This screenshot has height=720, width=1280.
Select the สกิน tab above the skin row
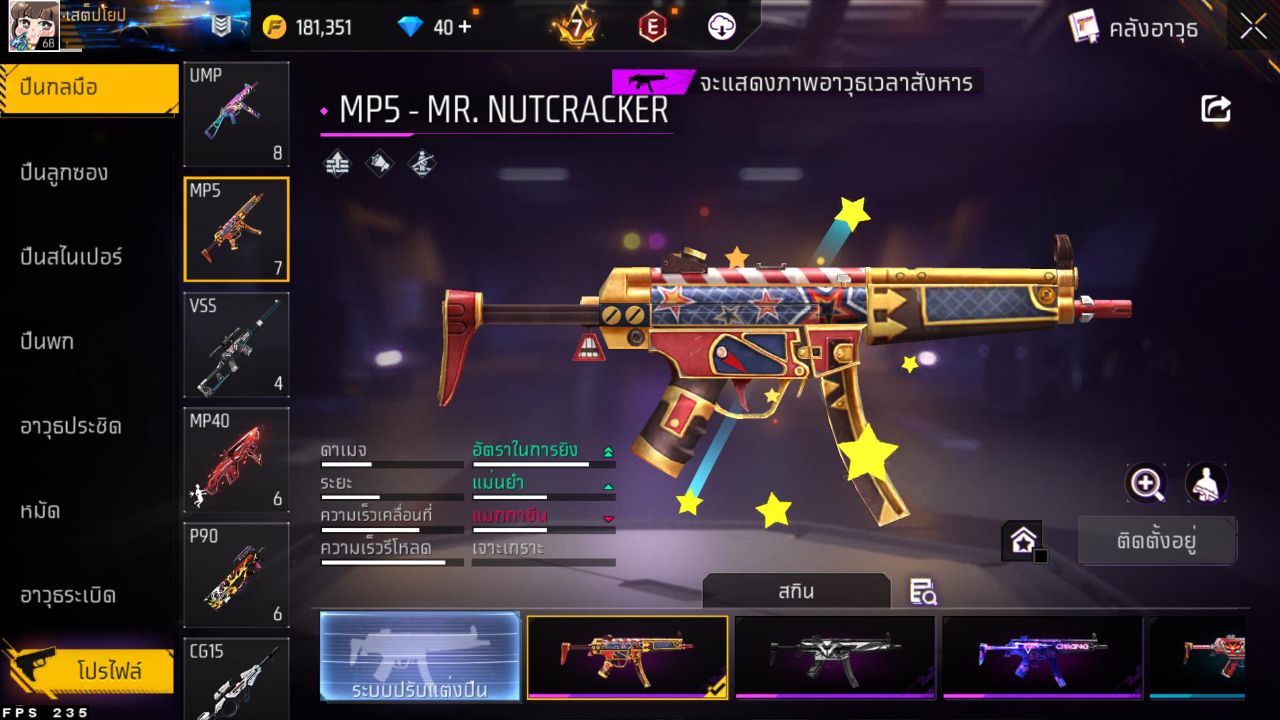[x=797, y=591]
